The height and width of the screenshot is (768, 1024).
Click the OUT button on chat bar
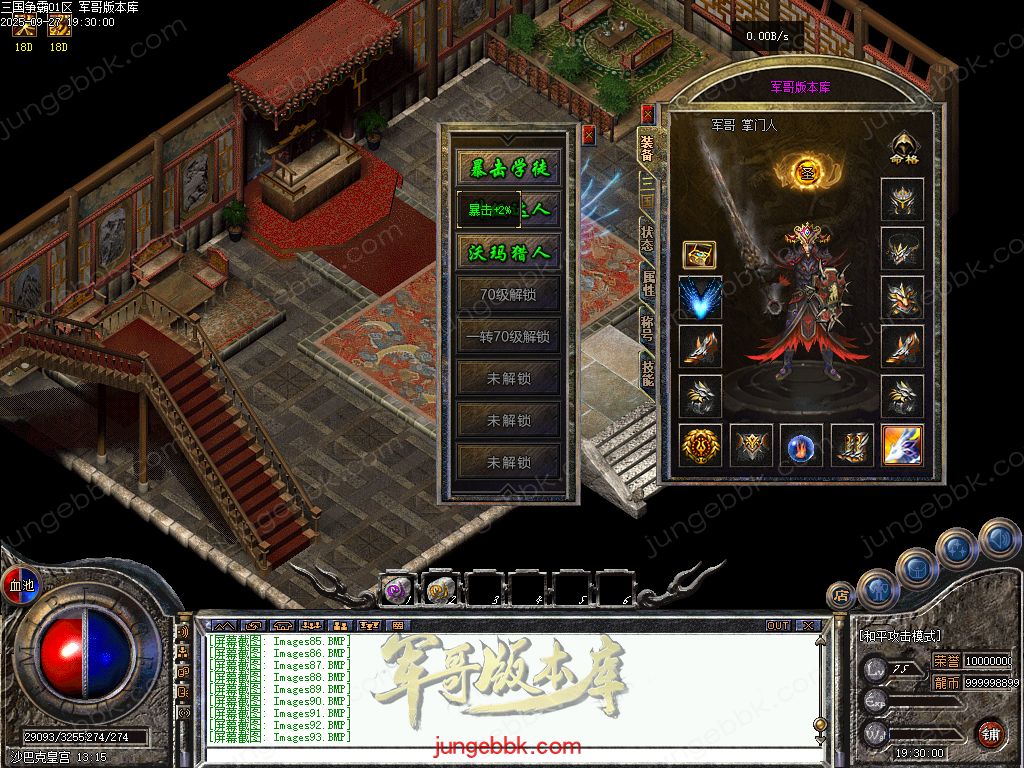click(778, 625)
